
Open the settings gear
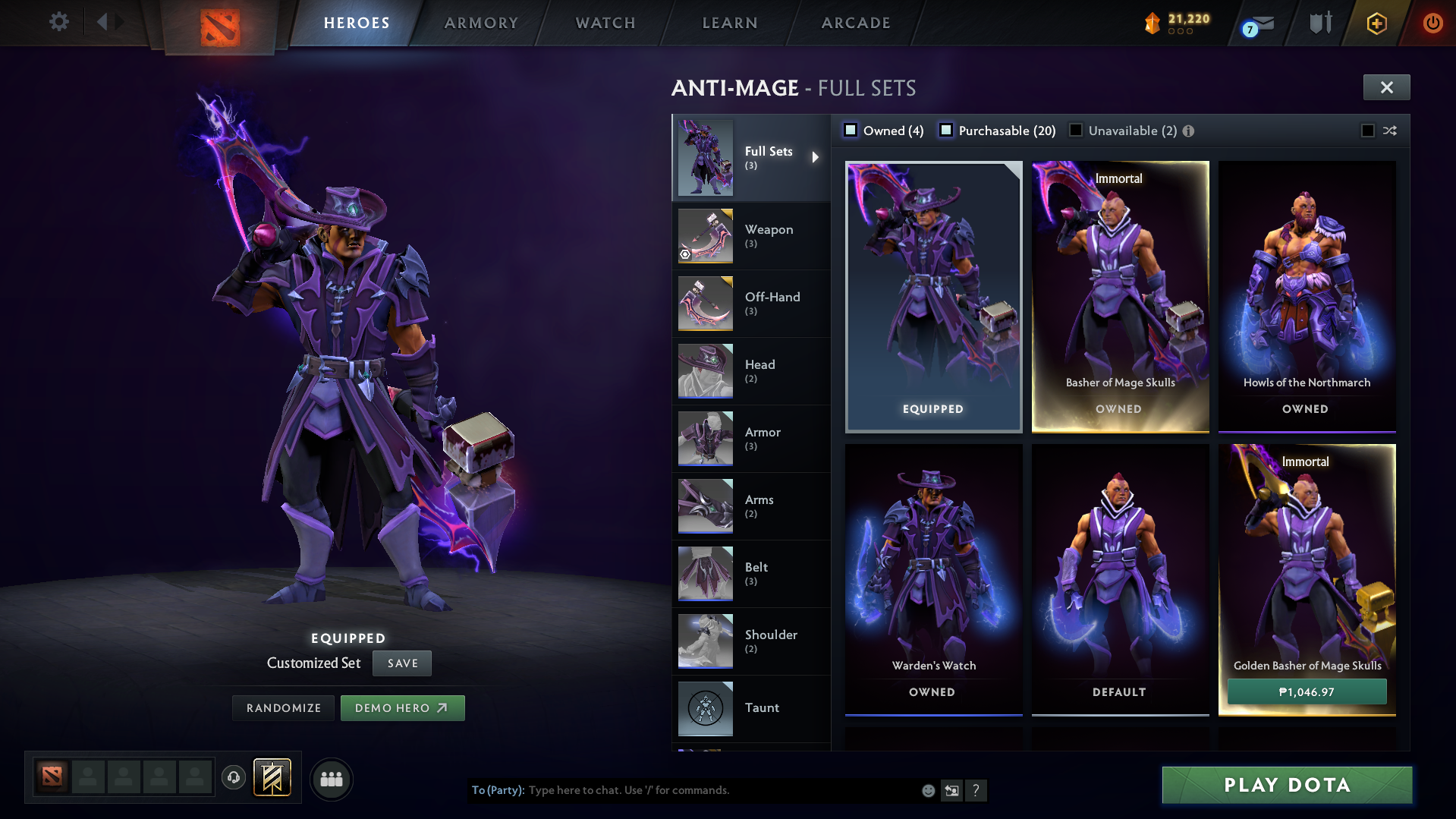[x=58, y=23]
